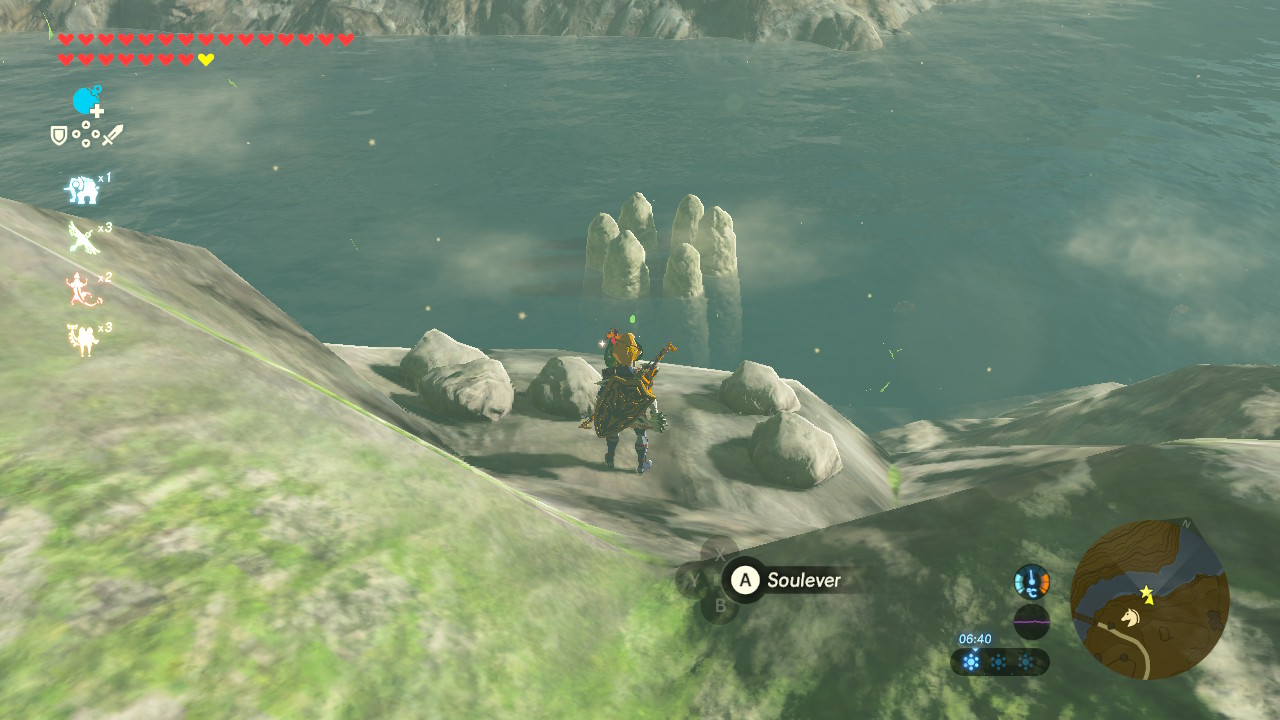
Task: Choose the sword quick-select icon
Action: 112,135
